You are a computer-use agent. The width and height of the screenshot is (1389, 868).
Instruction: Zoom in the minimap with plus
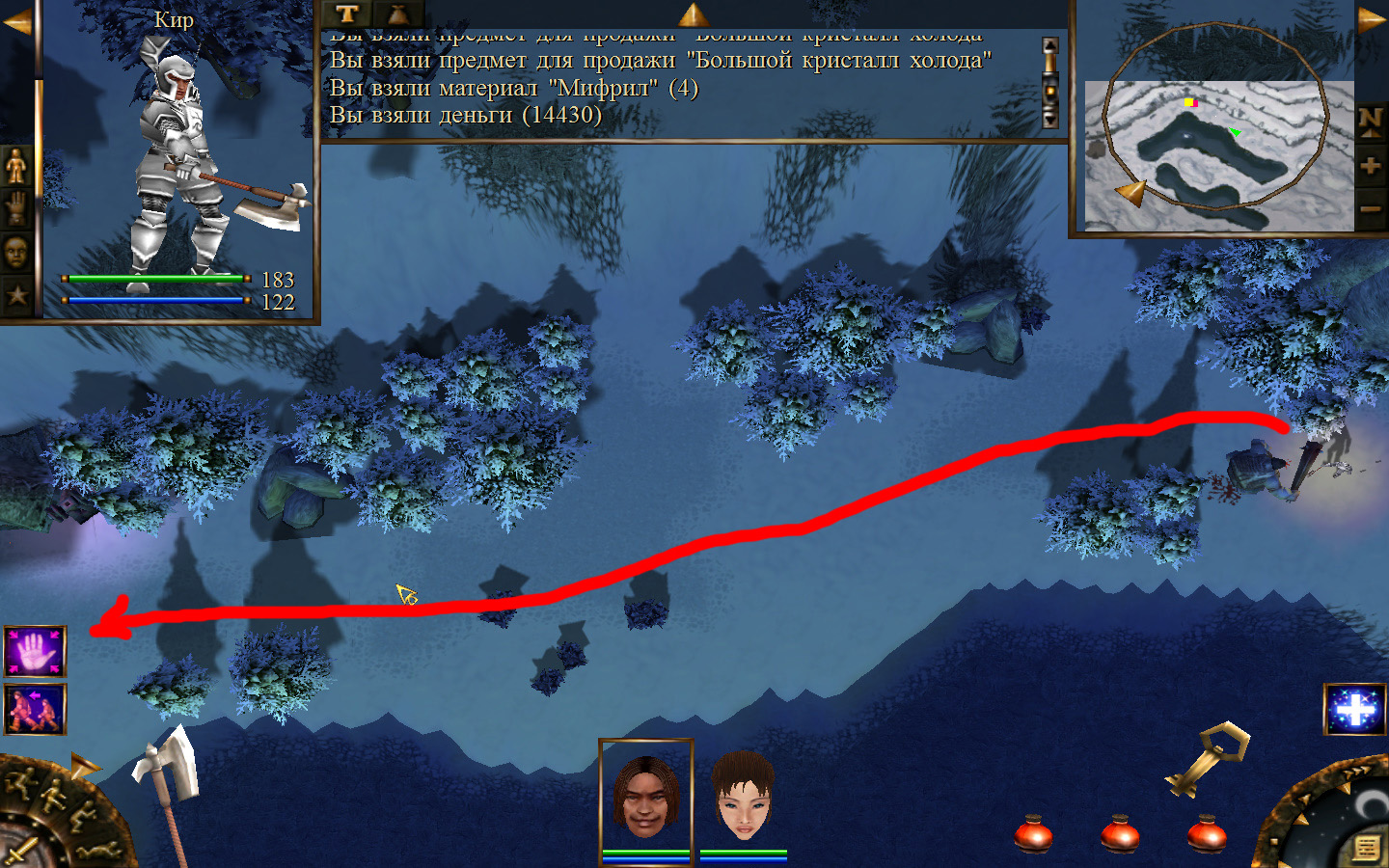click(1371, 166)
